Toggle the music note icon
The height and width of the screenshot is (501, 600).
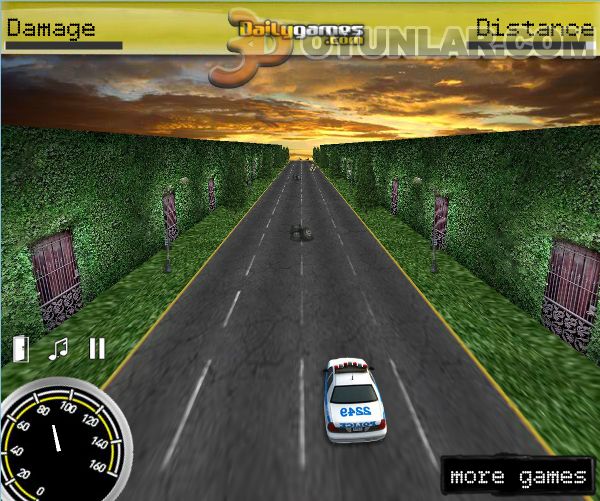point(59,347)
